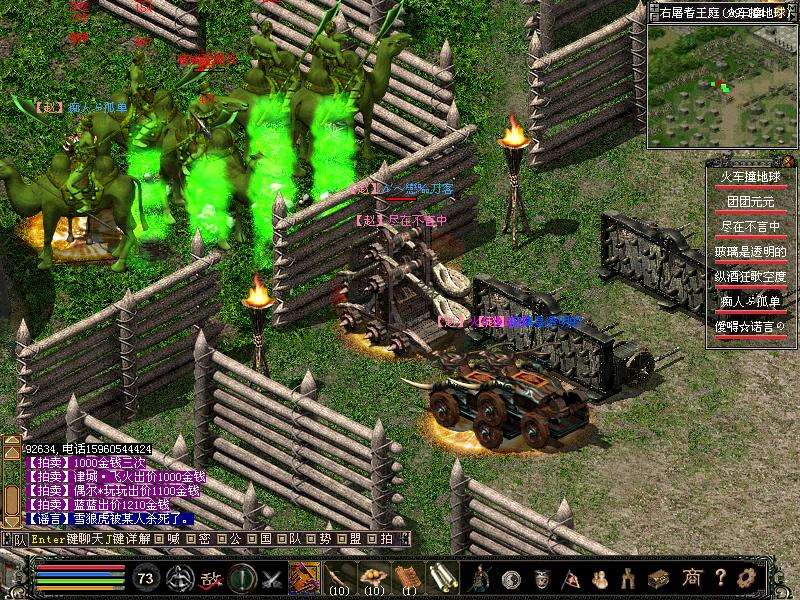Toggle the 国 nation channel checkbox
Viewport: 800px width, 600px height.
click(251, 539)
